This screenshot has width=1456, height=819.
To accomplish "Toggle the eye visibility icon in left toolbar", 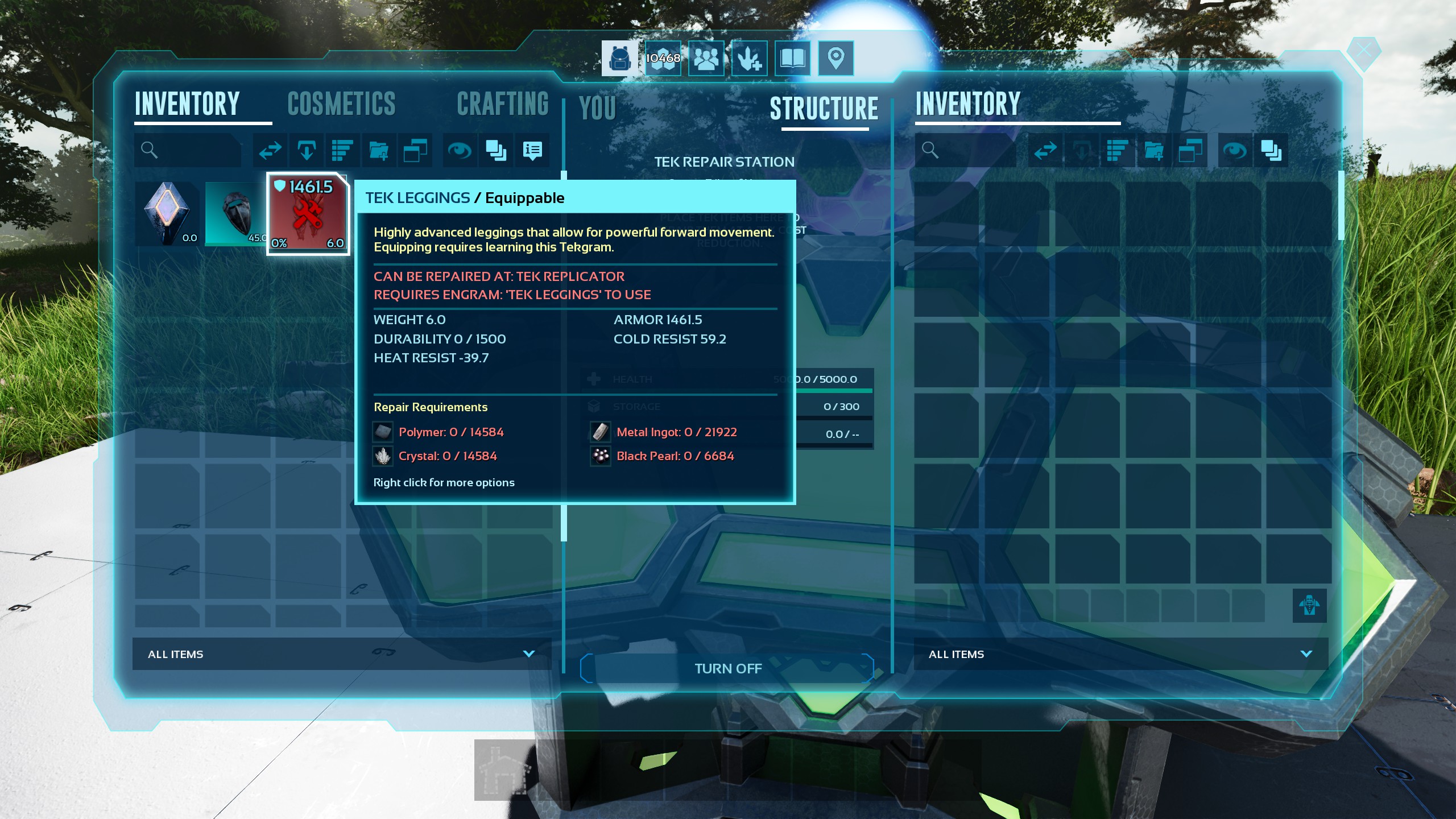I will pos(460,150).
